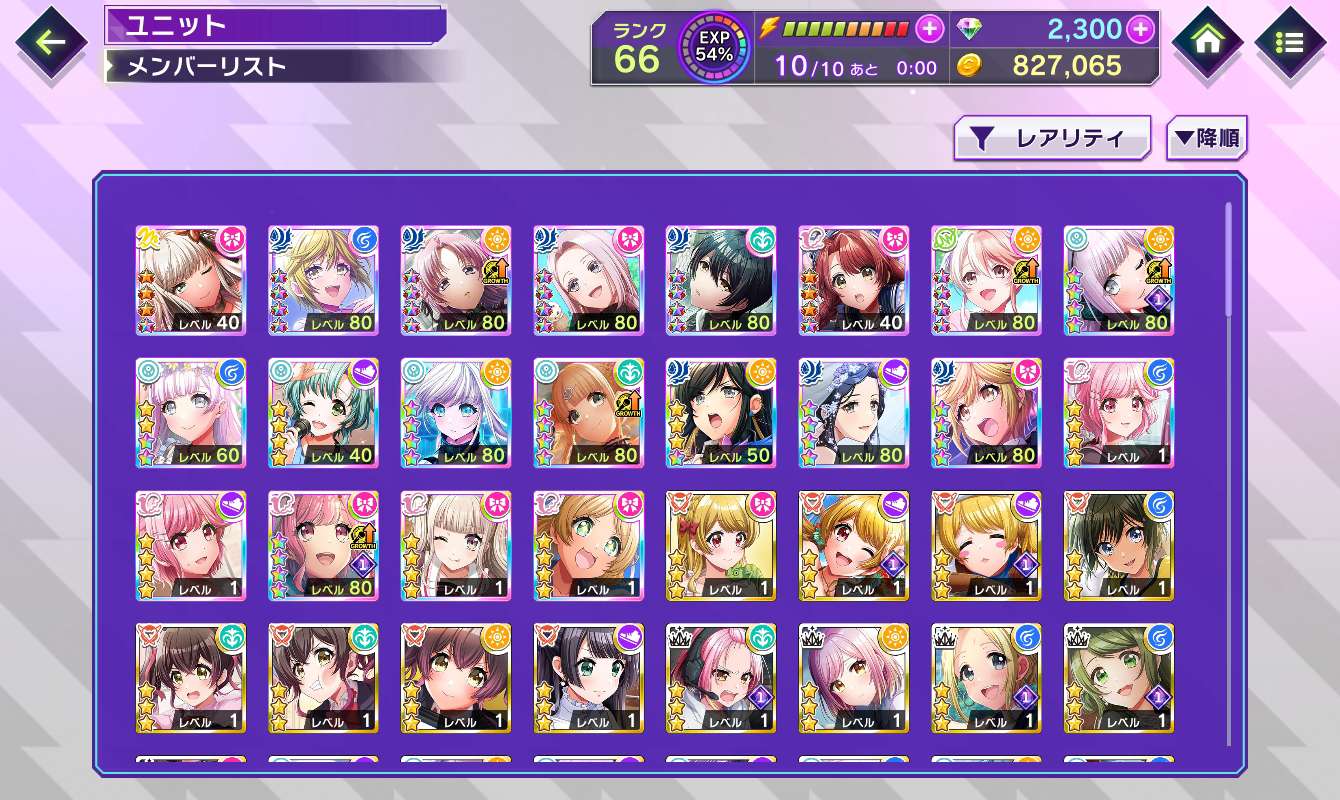Go back with the arrow button
The width and height of the screenshot is (1340, 800).
(x=50, y=43)
